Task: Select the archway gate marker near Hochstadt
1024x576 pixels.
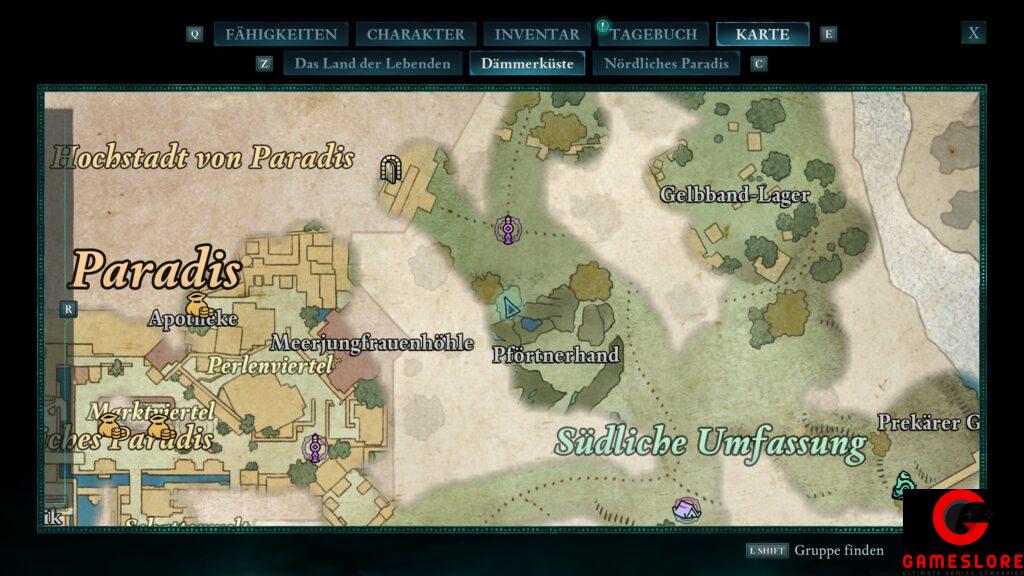Action: tap(390, 168)
